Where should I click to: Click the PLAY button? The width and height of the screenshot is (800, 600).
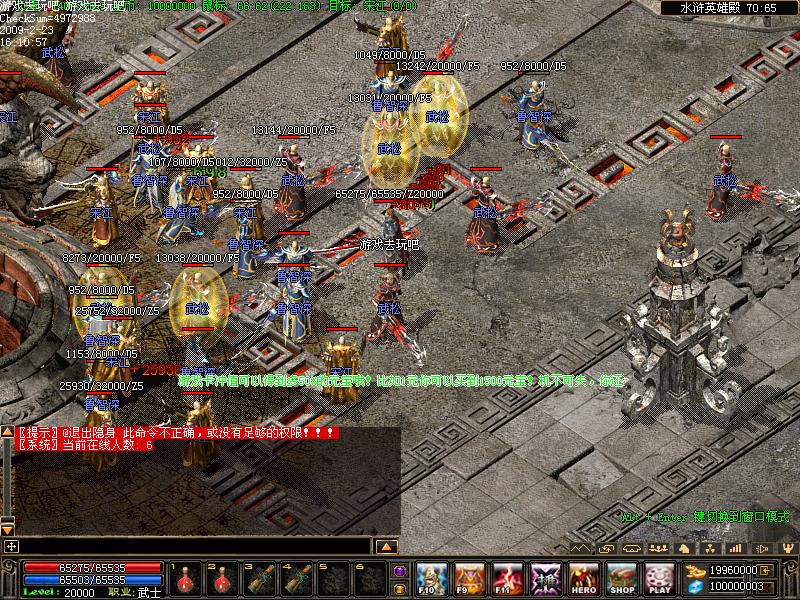click(x=659, y=578)
